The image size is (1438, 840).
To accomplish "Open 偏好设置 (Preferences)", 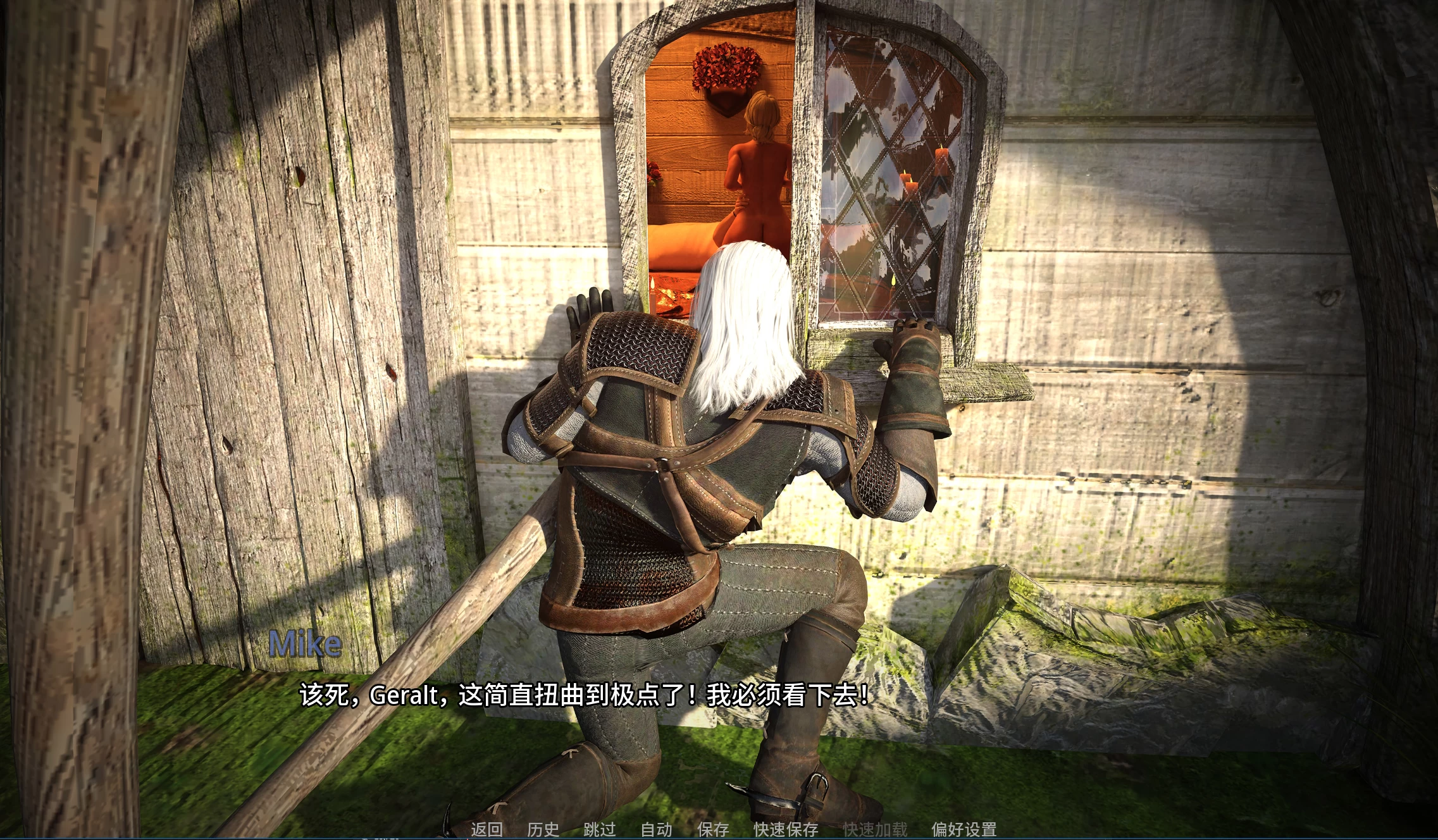I will [964, 829].
